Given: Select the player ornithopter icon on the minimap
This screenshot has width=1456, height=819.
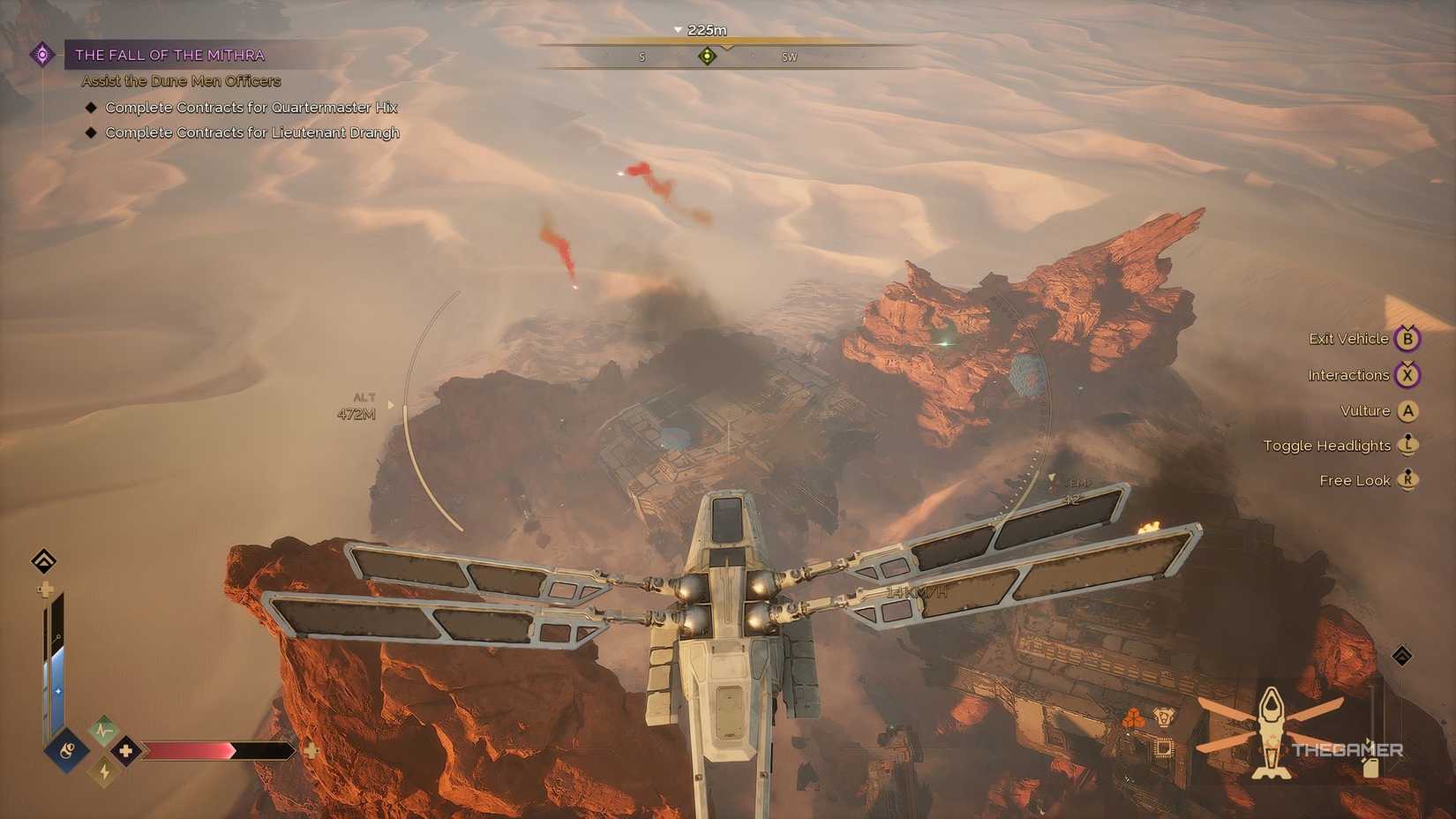Looking at the screenshot, I should click(x=1272, y=729).
